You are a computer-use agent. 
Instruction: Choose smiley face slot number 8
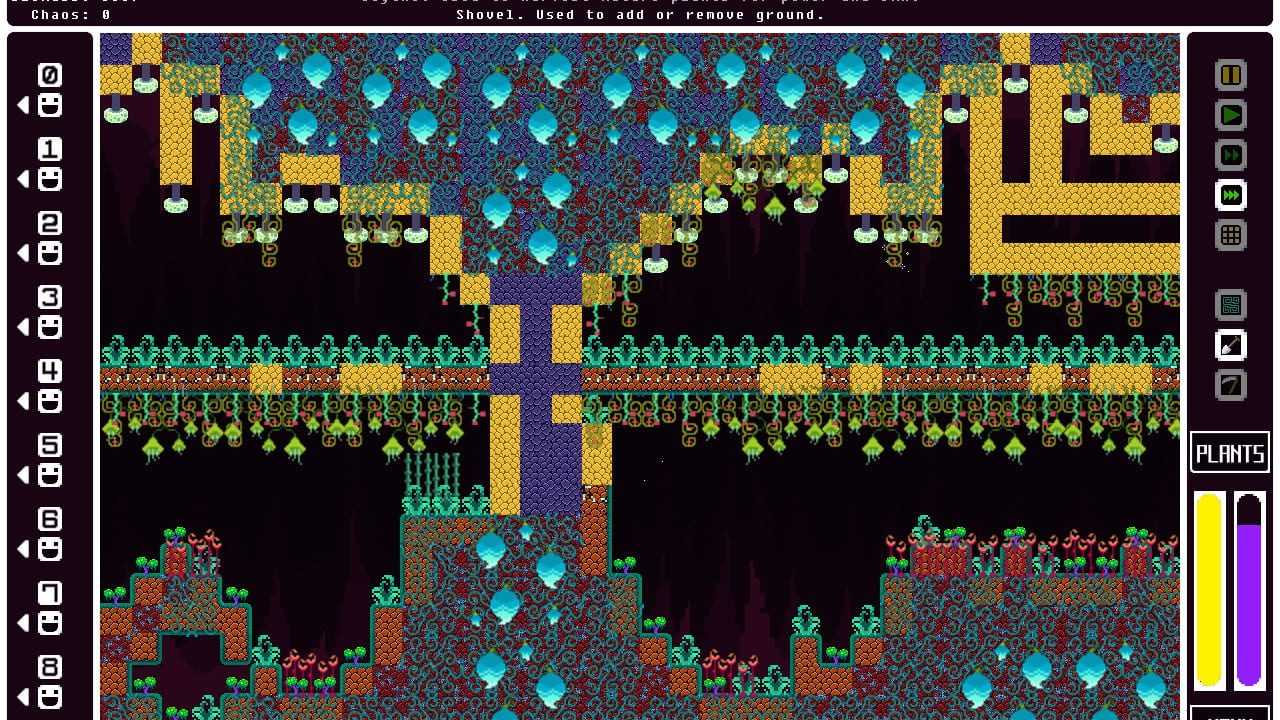pos(49,697)
